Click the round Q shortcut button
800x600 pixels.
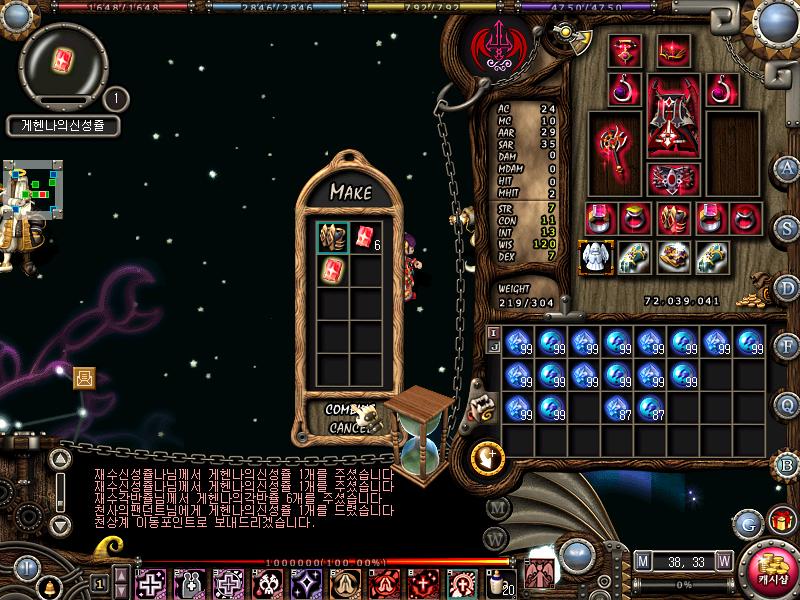coord(788,404)
